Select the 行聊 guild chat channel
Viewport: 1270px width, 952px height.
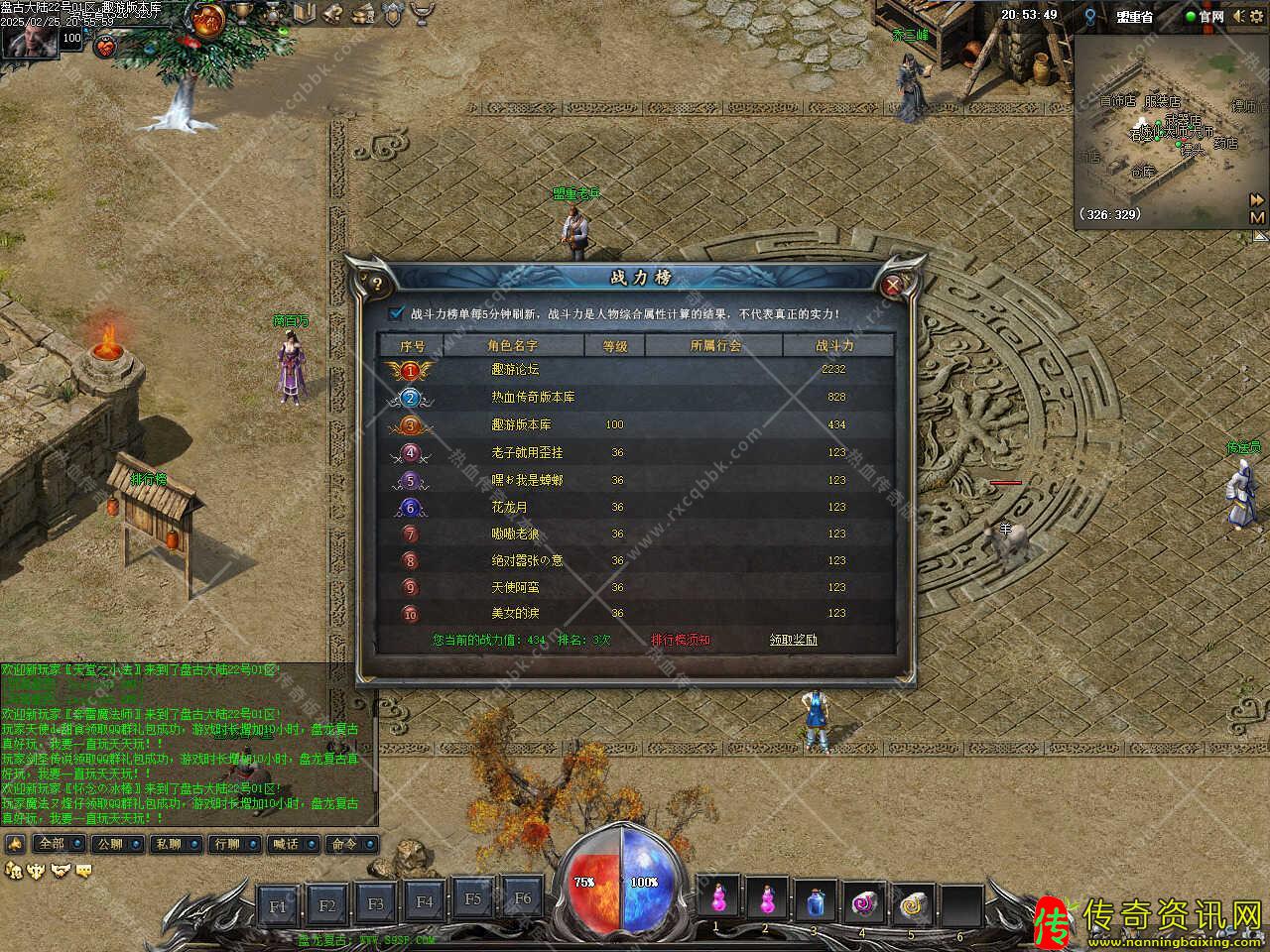pyautogui.click(x=226, y=844)
